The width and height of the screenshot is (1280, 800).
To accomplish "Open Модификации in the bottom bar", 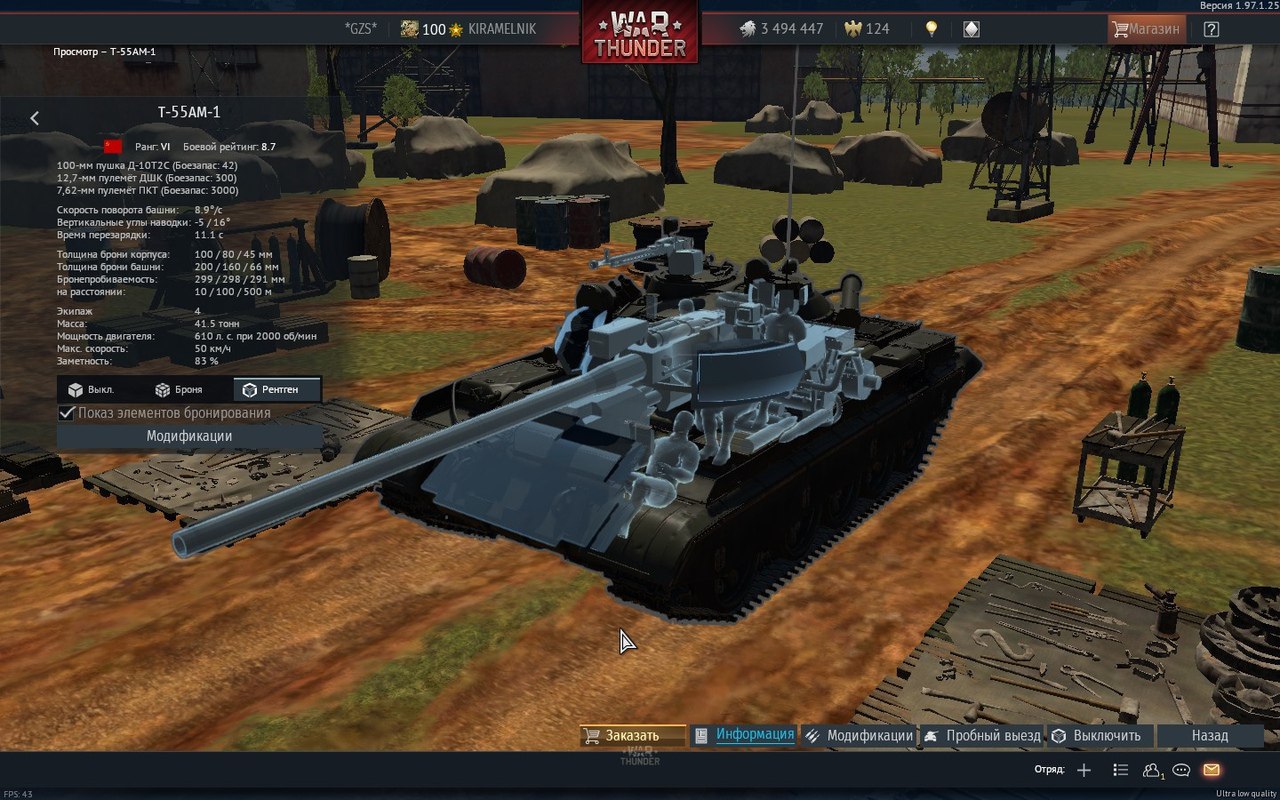I will pyautogui.click(x=859, y=736).
